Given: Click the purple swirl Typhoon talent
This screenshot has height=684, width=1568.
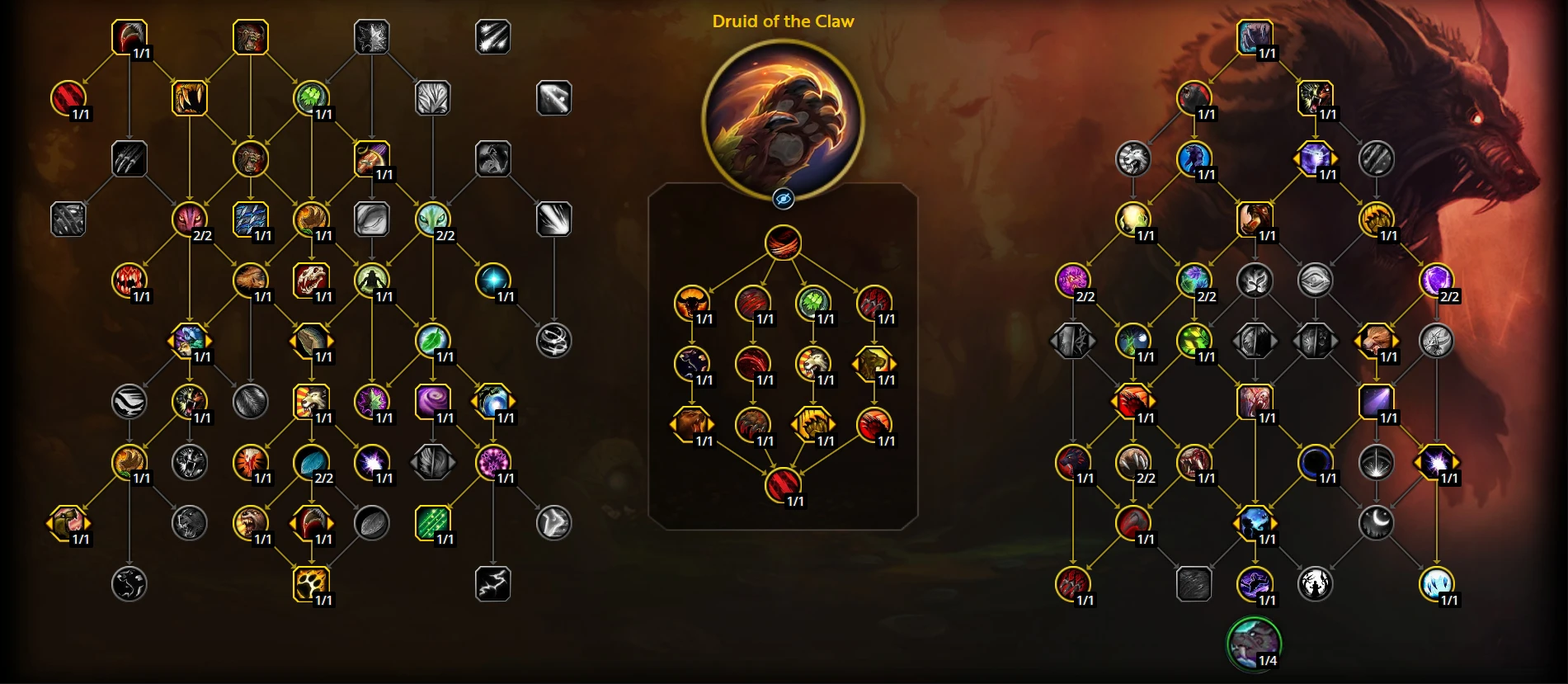Looking at the screenshot, I should coord(432,402).
